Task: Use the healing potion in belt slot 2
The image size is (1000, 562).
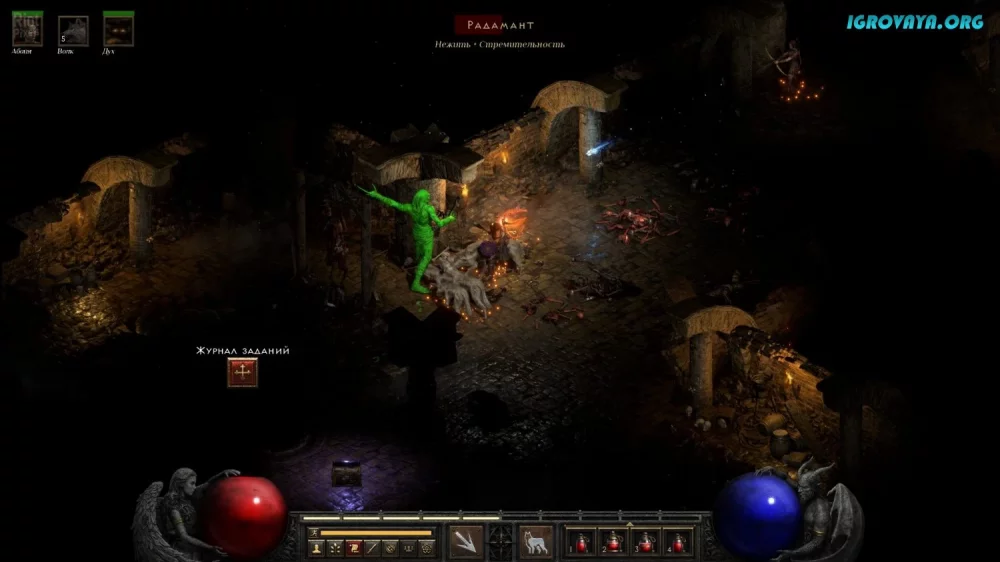Action: tap(613, 542)
